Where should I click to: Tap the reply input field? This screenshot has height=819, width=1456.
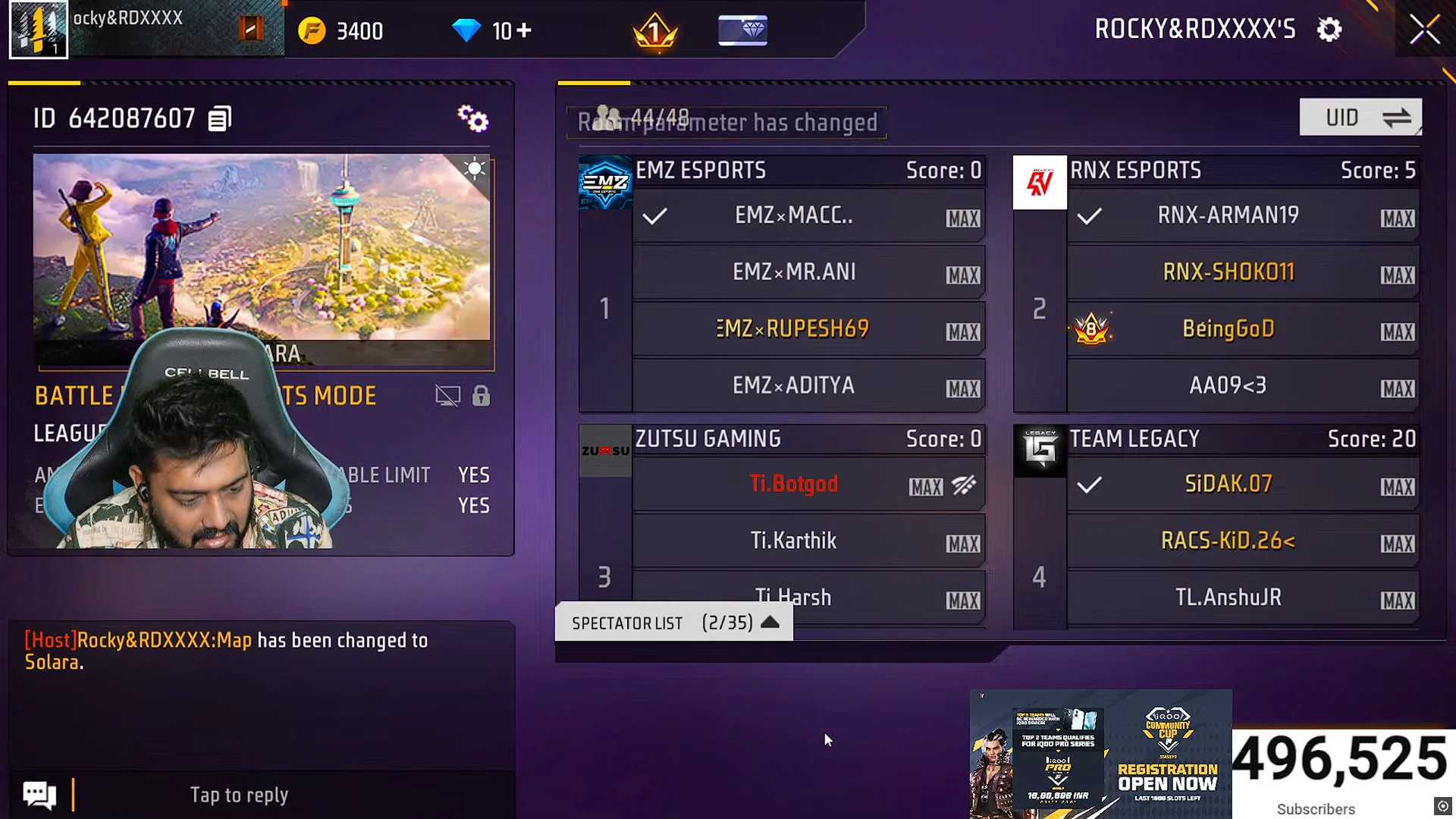(239, 794)
